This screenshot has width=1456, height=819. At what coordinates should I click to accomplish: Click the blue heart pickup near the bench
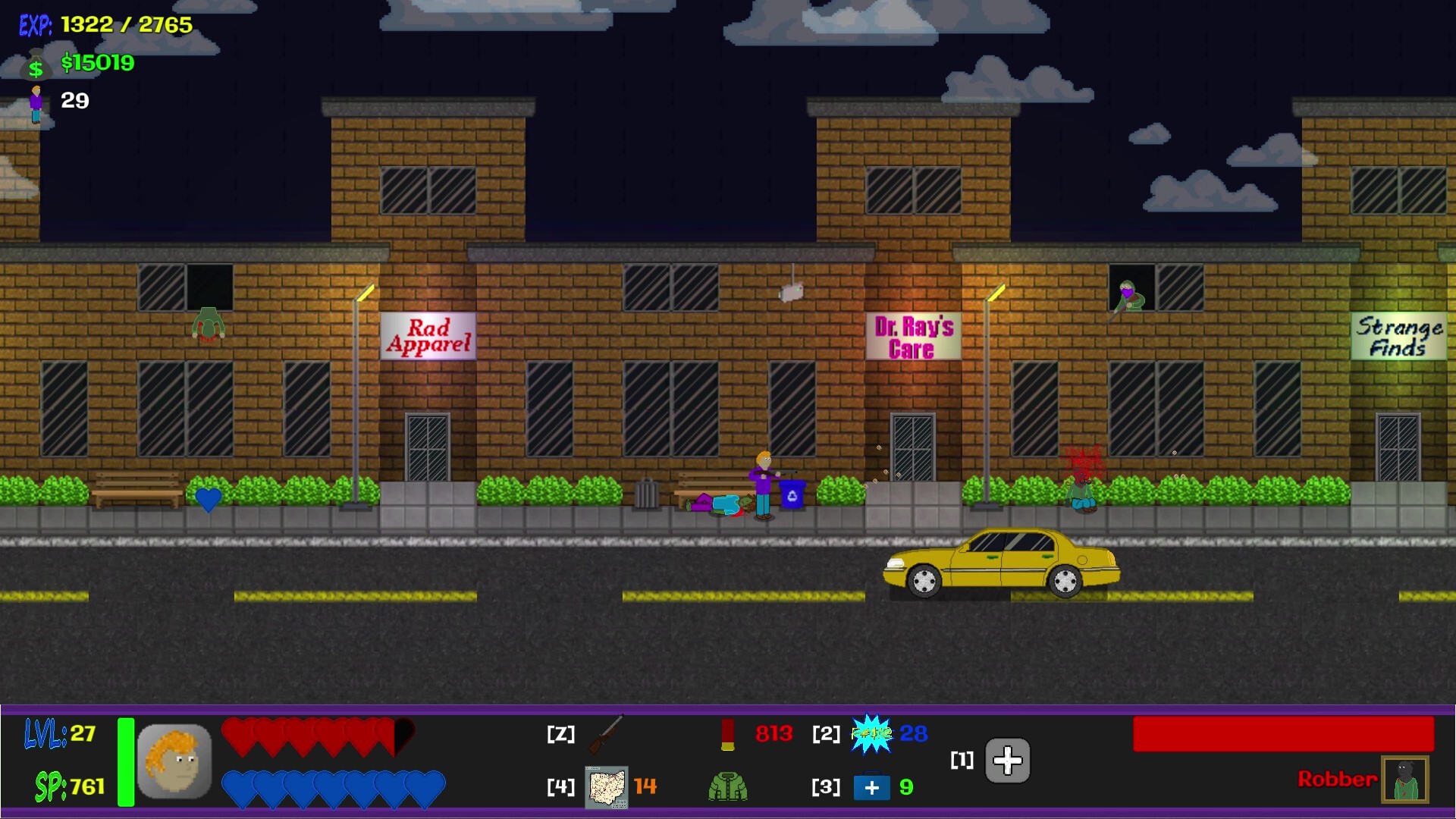(x=208, y=499)
